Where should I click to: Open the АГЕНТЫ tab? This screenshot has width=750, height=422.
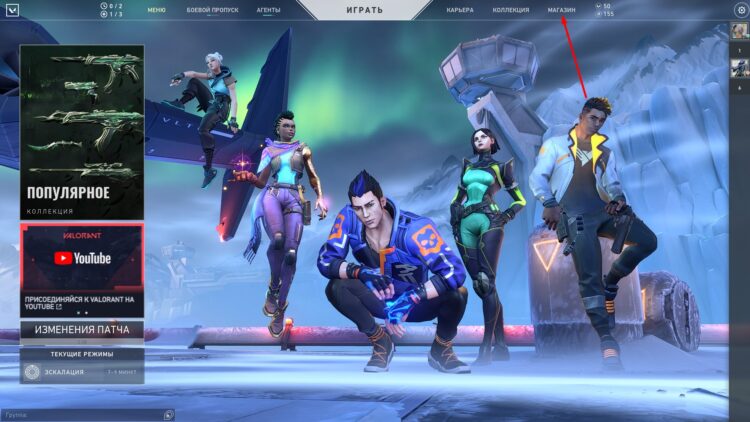coord(267,10)
